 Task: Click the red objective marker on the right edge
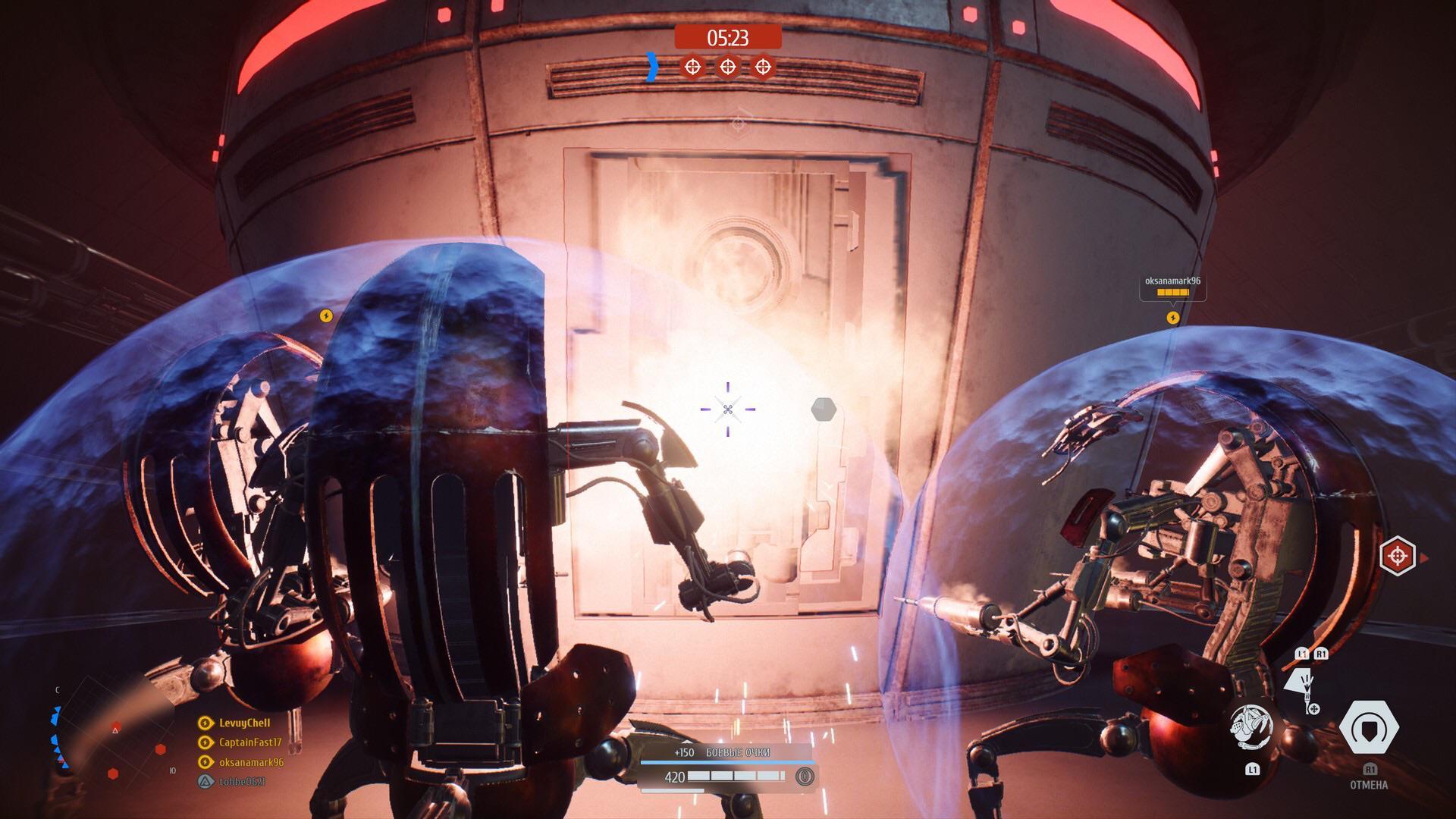point(1397,556)
